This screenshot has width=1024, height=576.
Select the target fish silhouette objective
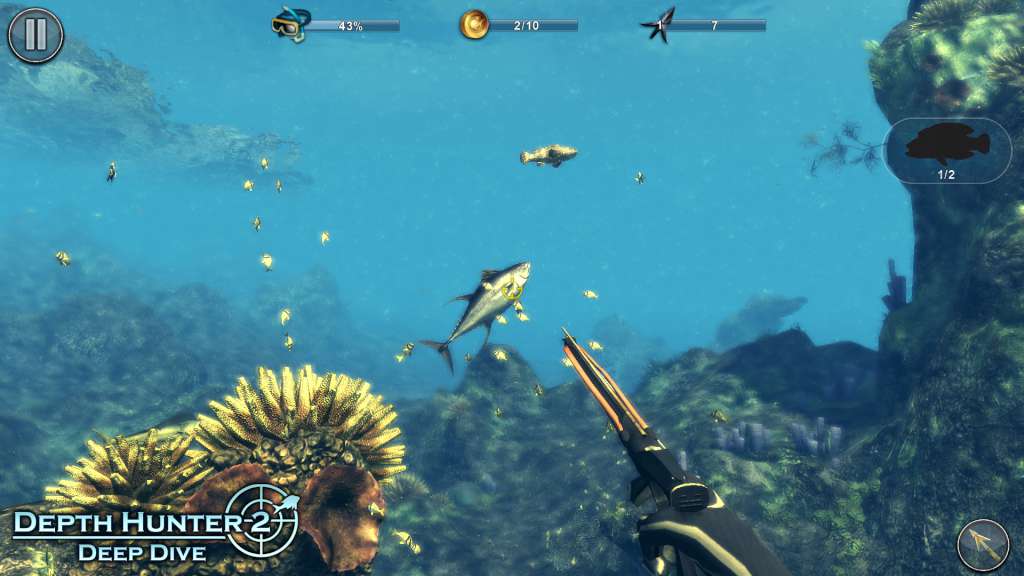pos(947,148)
